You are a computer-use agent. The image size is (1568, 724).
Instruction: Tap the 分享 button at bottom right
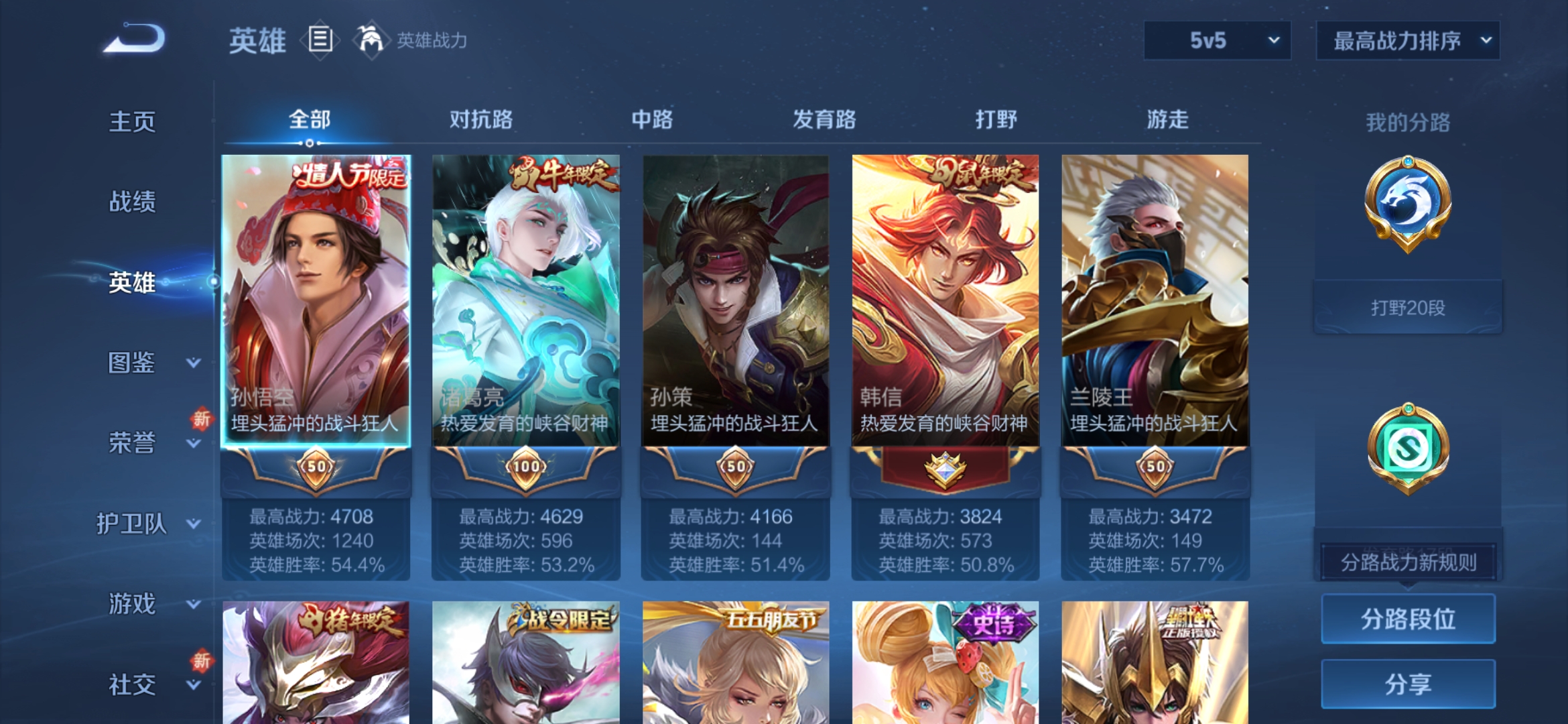[1407, 685]
